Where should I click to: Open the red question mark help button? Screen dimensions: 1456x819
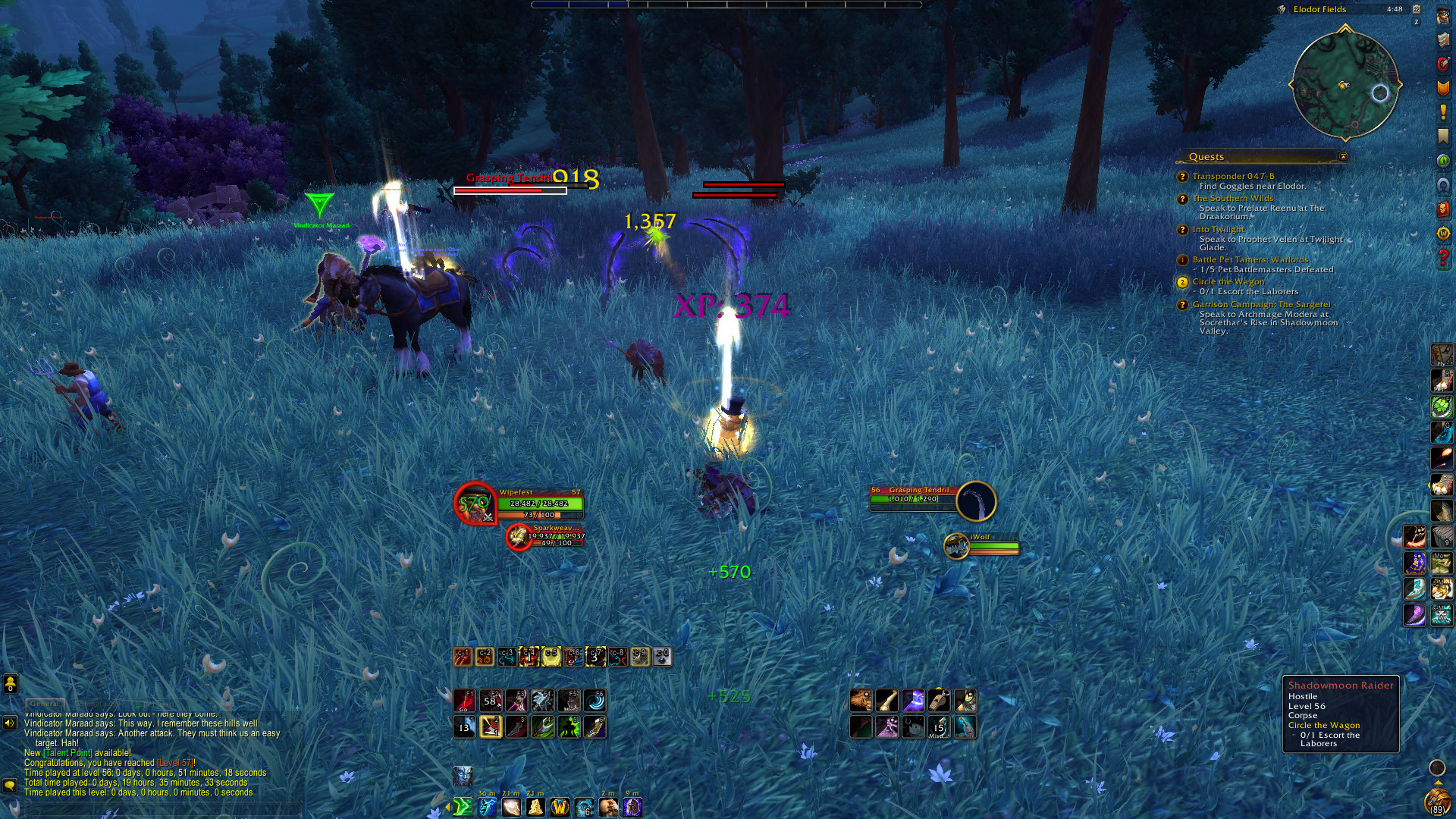pyautogui.click(x=1443, y=259)
